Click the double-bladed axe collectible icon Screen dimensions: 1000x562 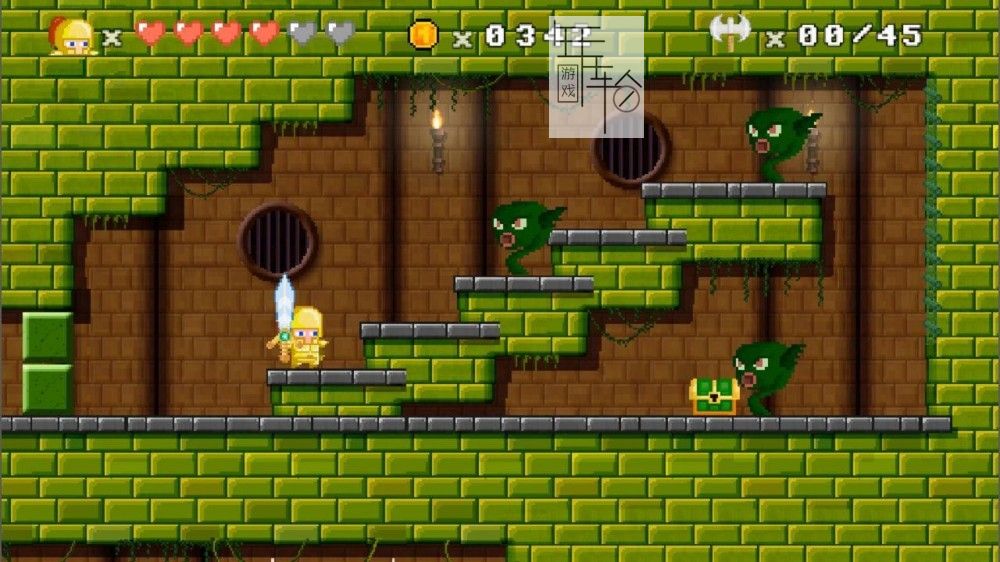point(731,33)
